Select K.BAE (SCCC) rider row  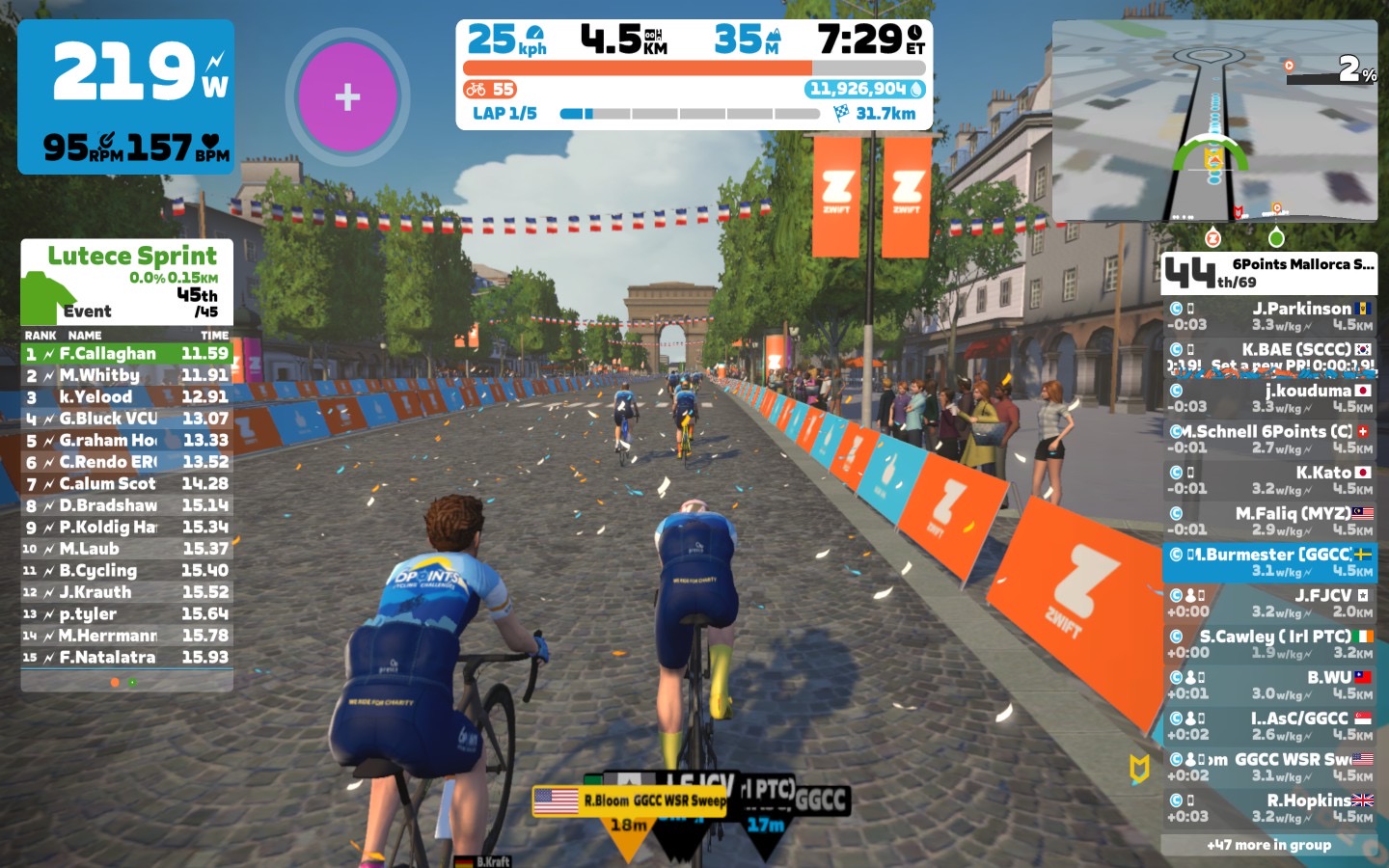pos(1269,357)
